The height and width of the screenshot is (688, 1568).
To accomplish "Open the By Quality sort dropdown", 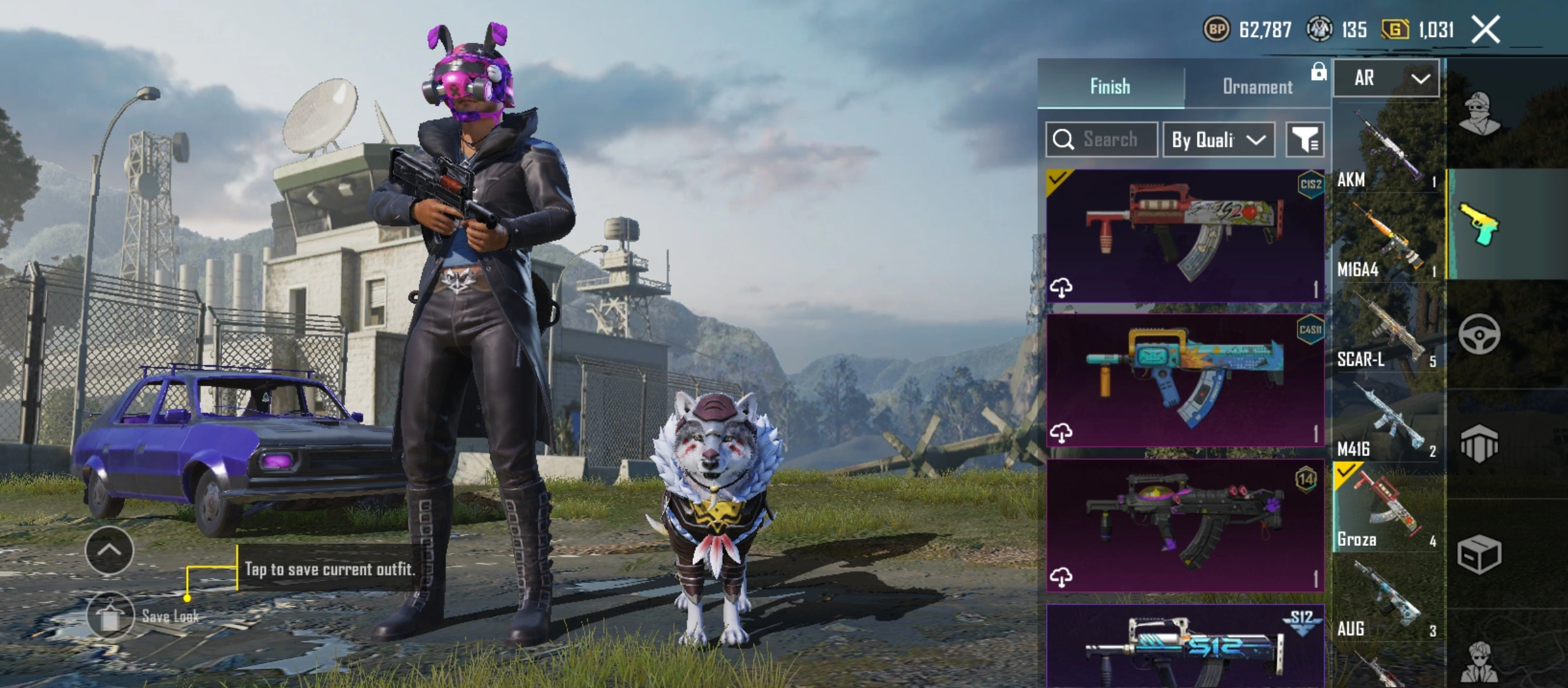I will (x=1219, y=140).
